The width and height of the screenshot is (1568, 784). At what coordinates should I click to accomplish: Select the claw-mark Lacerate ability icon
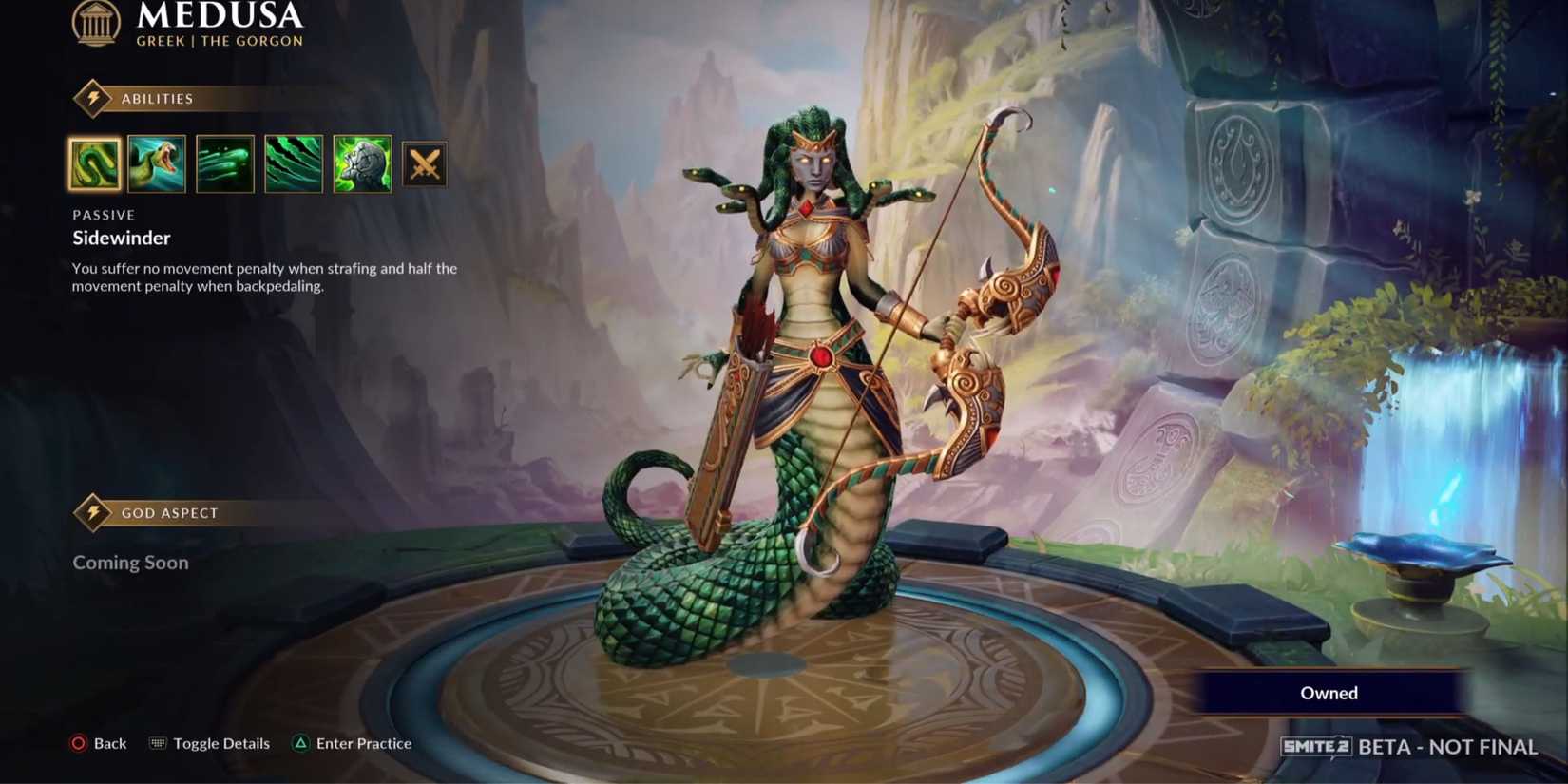point(293,163)
